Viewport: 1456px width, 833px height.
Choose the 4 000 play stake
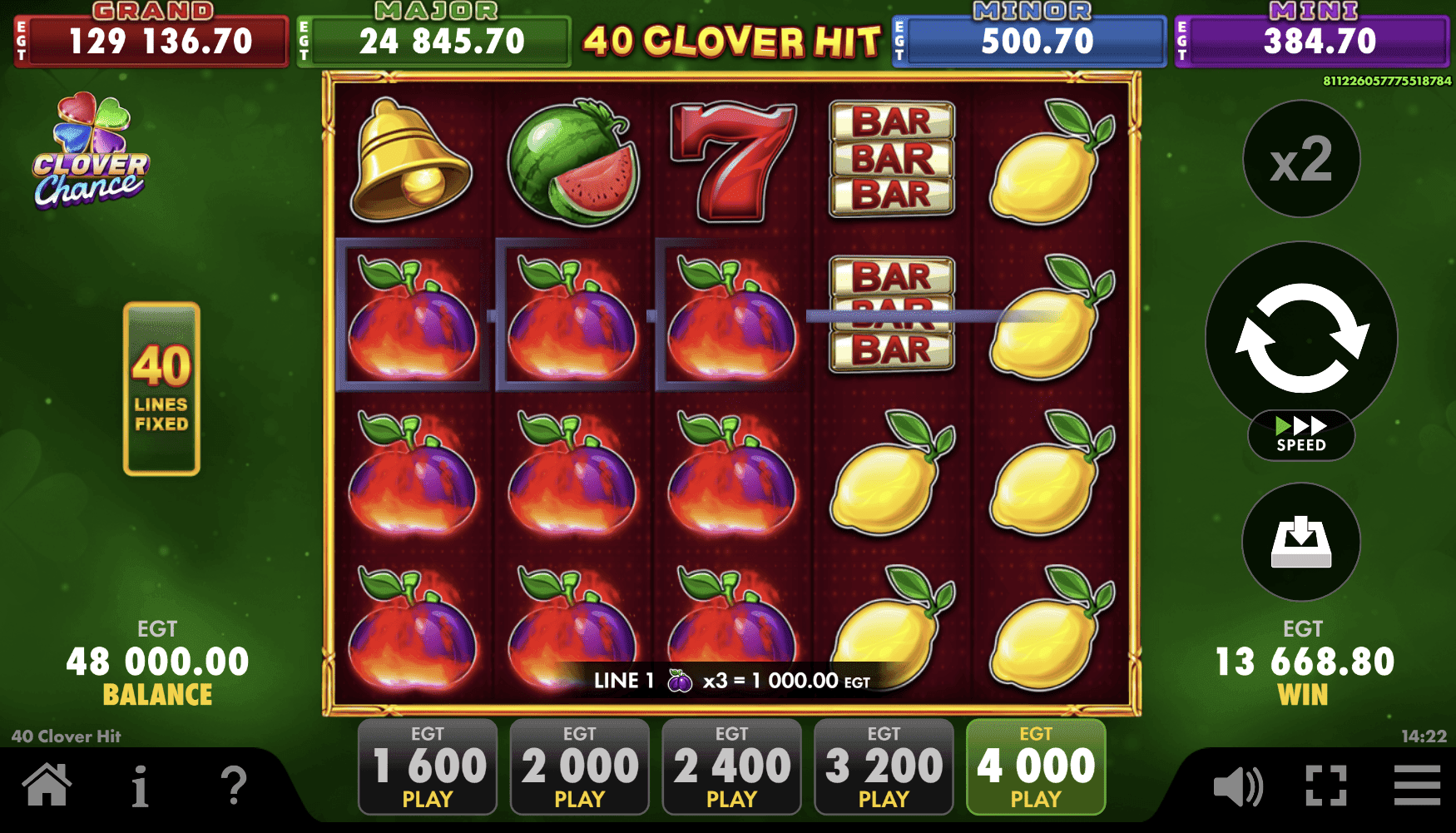1035,766
